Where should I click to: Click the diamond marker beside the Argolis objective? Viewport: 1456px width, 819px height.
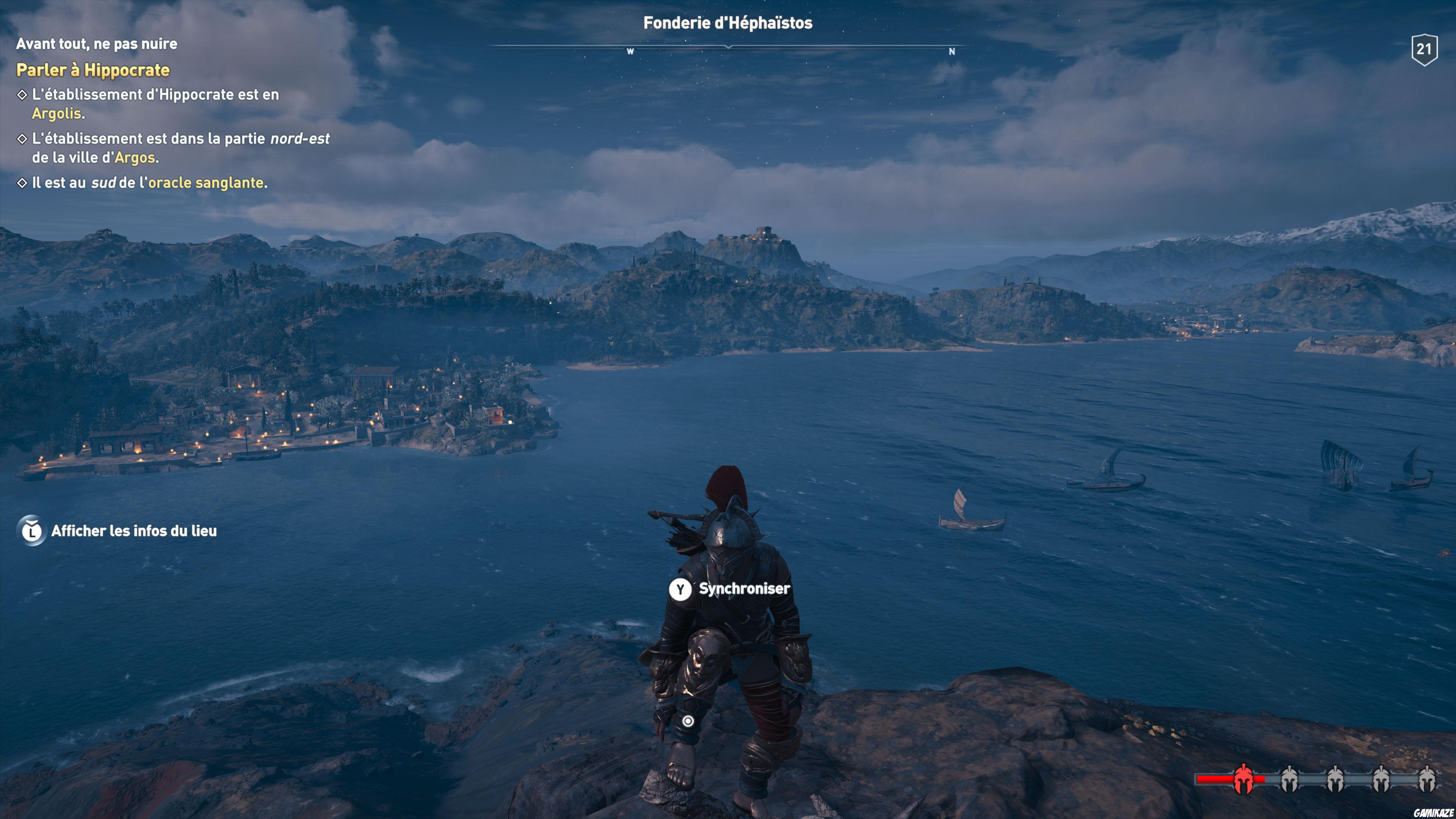(23, 95)
